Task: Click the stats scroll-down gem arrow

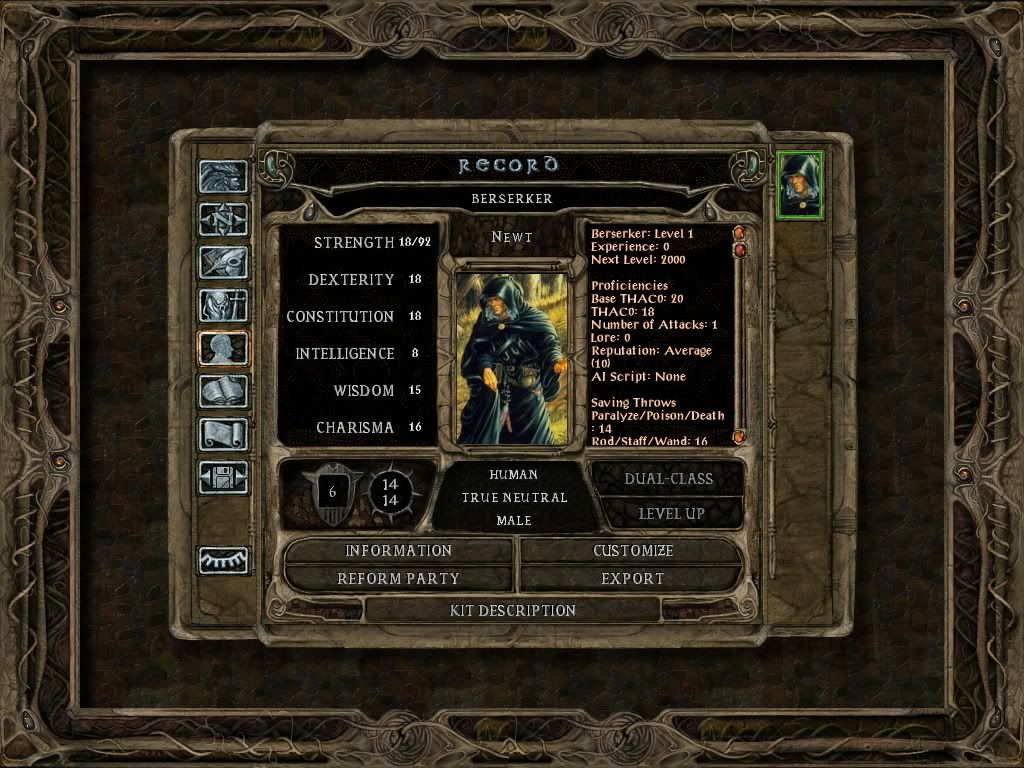Action: point(740,437)
